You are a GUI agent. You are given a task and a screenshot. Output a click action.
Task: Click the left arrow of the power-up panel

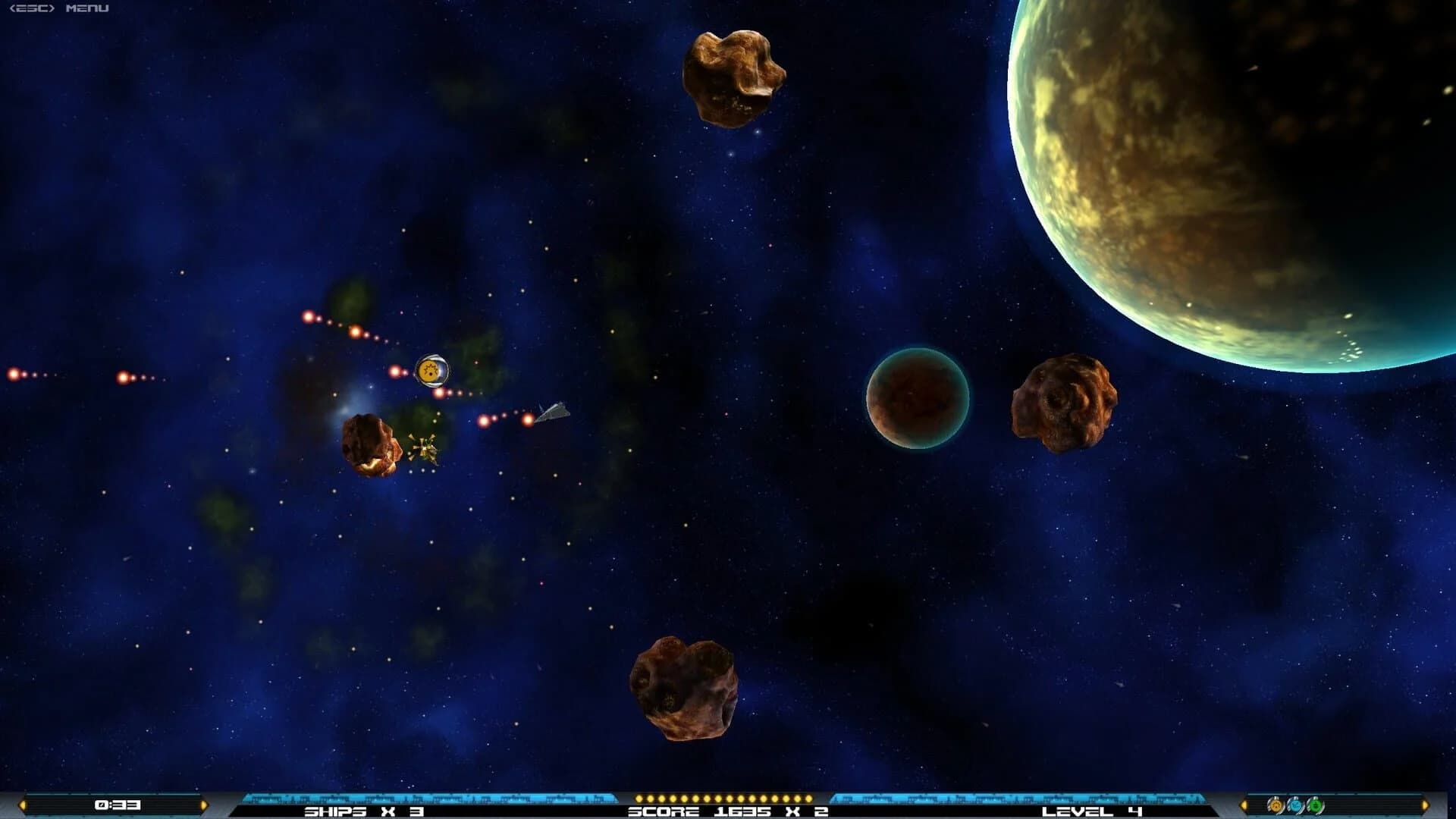point(1244,805)
